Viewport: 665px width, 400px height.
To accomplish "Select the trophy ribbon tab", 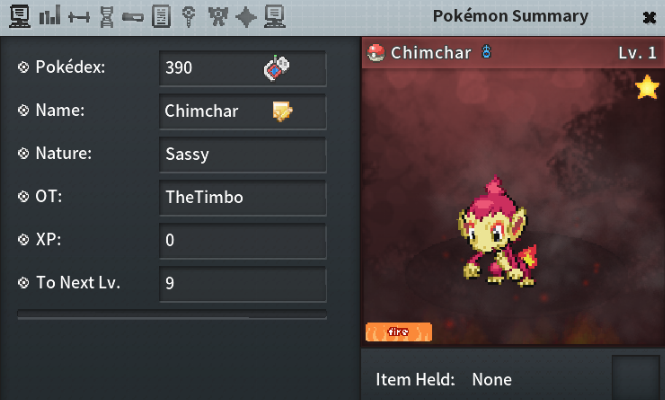I will [x=217, y=16].
